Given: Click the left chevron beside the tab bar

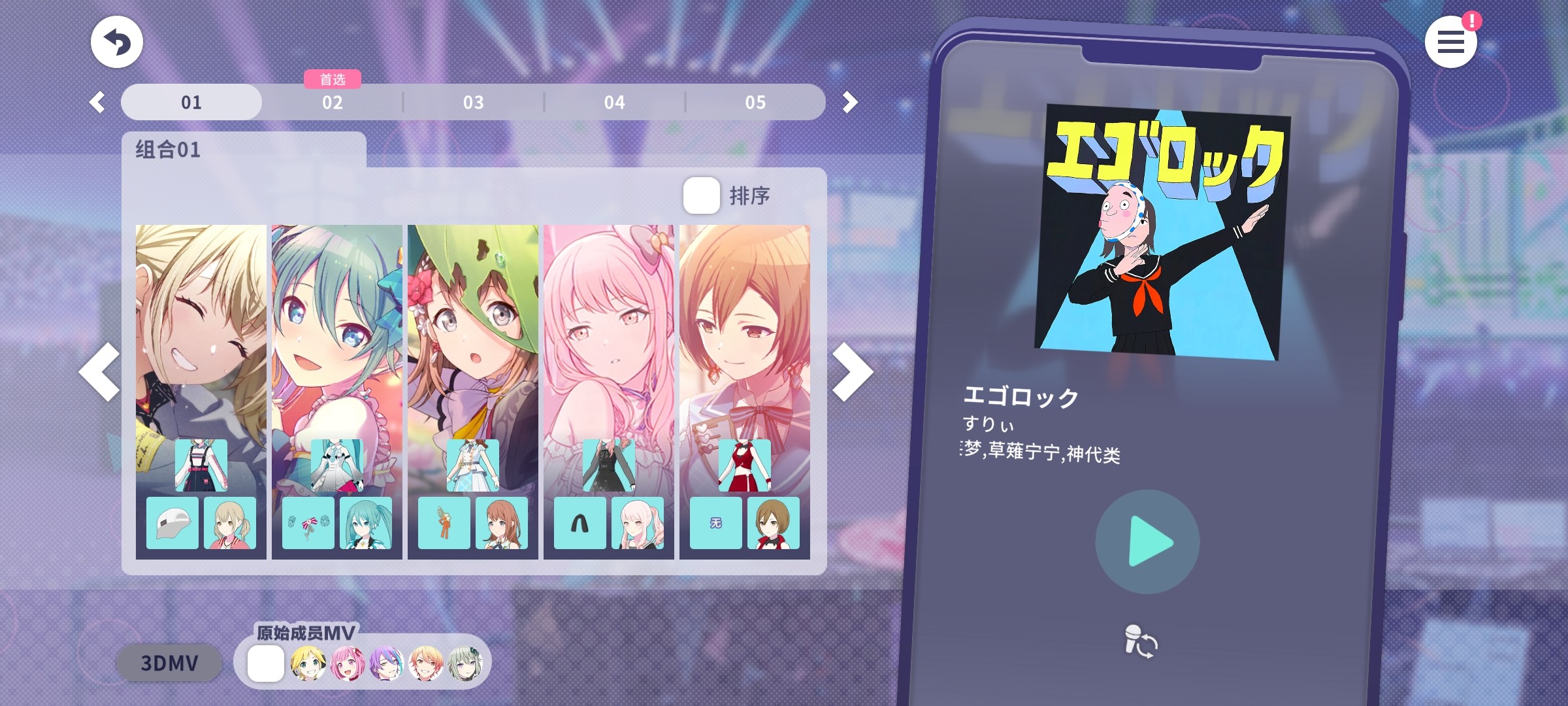Looking at the screenshot, I should coord(99,102).
